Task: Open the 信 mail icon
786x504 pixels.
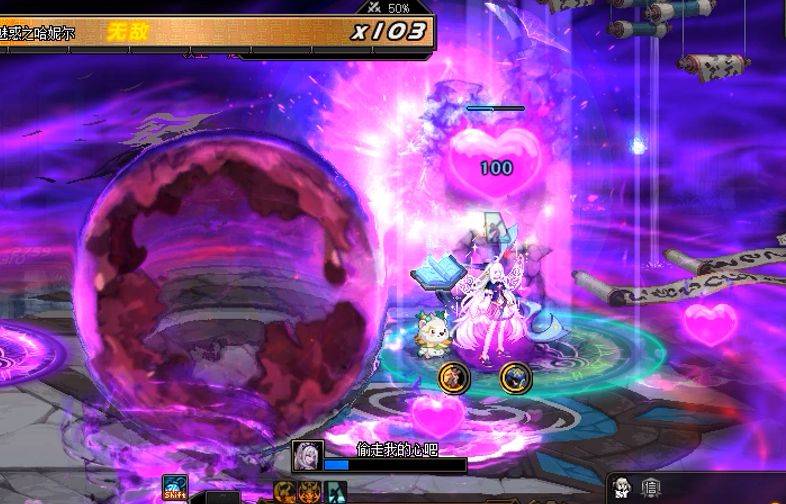Action: pyautogui.click(x=651, y=488)
